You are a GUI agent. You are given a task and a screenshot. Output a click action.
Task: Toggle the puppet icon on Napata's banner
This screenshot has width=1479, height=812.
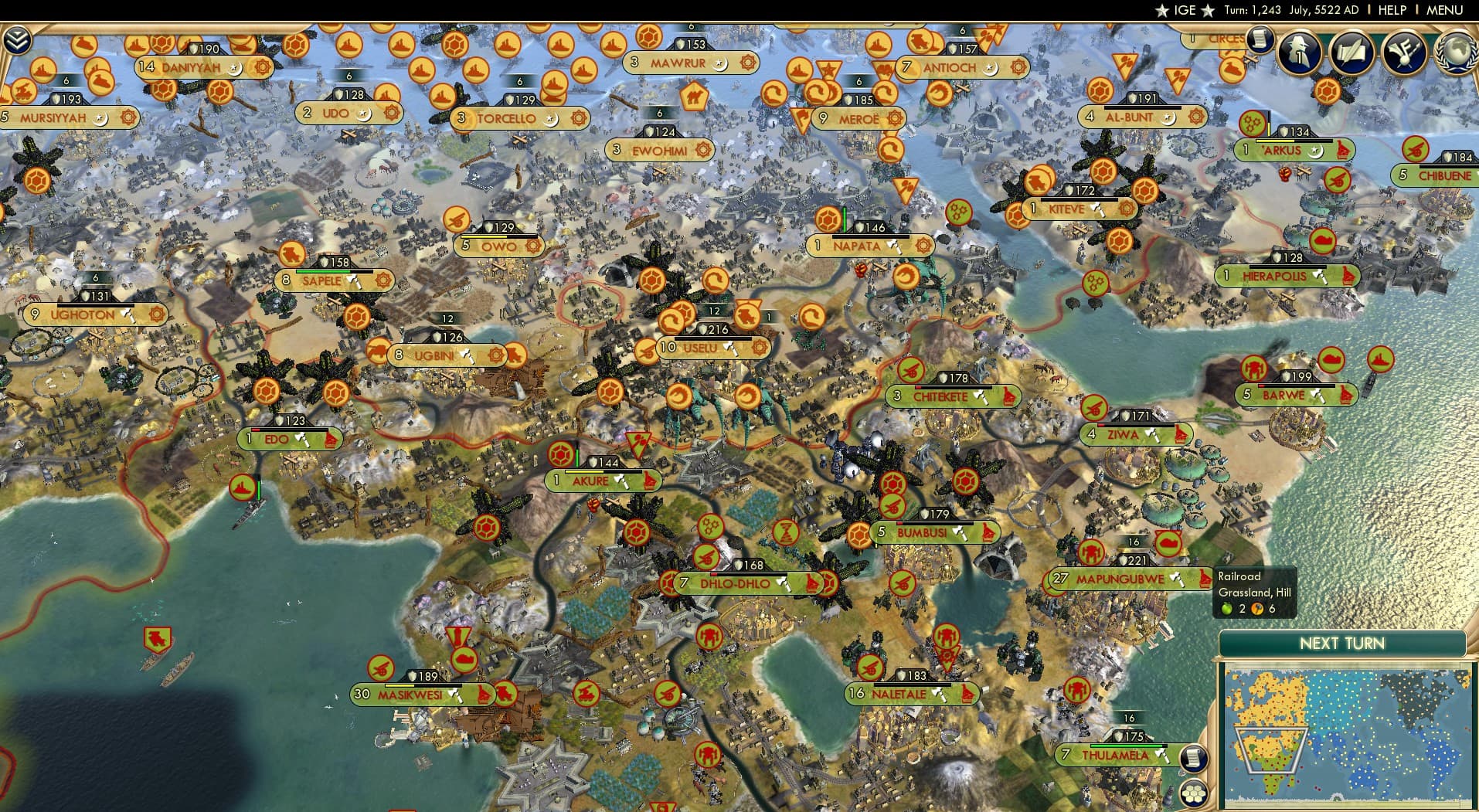pyautogui.click(x=925, y=246)
